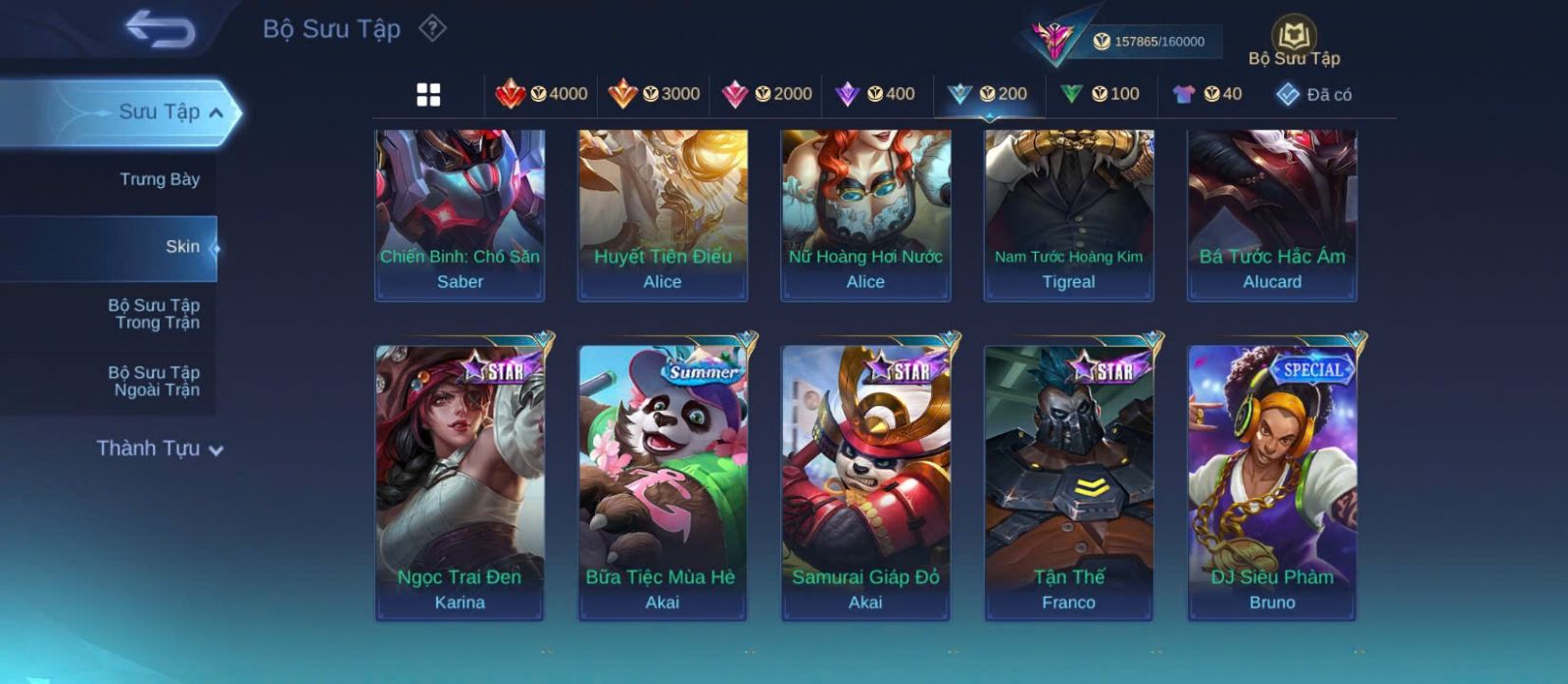Filter skins by 4000 point tier

pos(542,94)
